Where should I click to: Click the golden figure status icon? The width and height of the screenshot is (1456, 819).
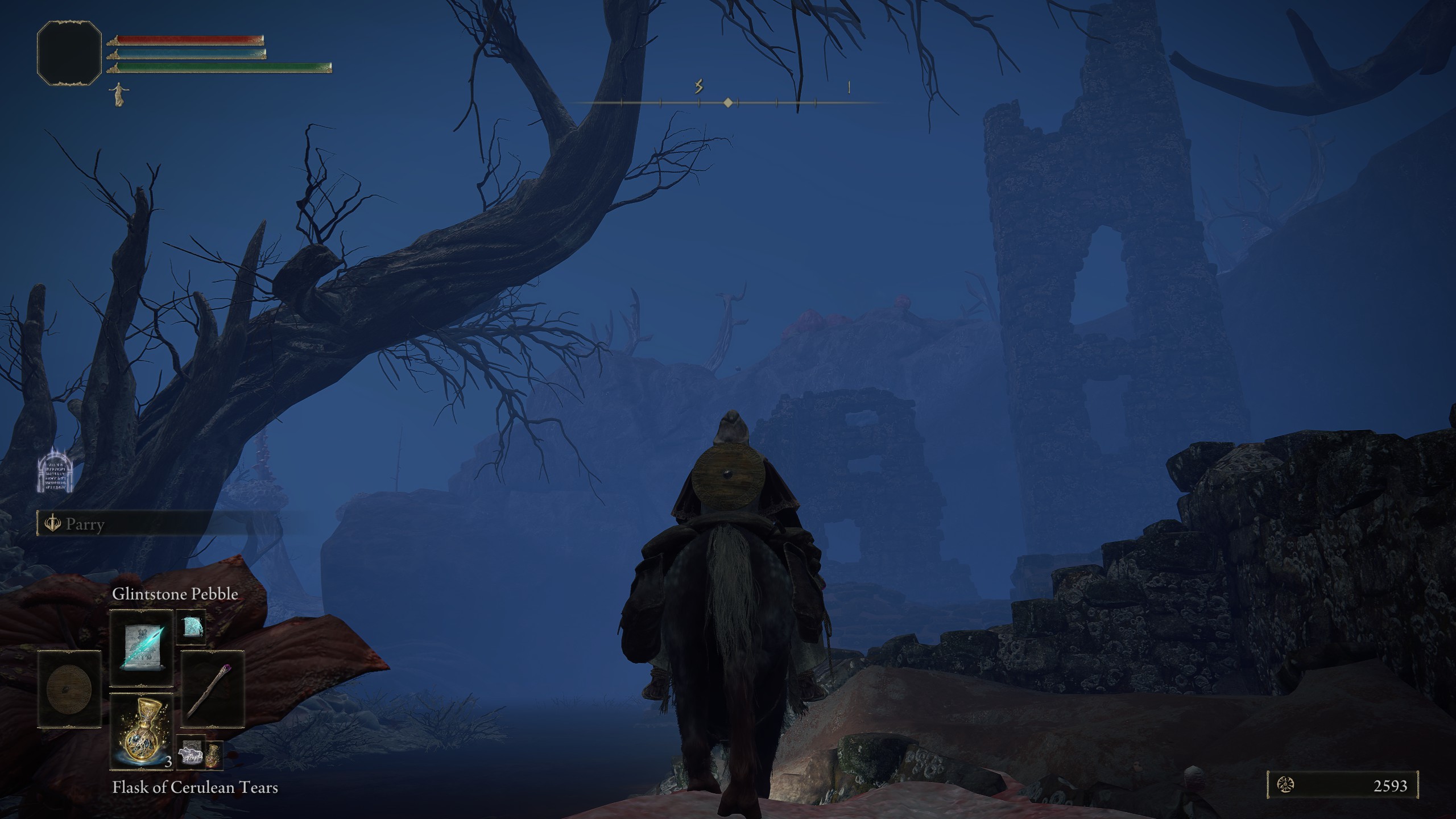pyautogui.click(x=118, y=94)
